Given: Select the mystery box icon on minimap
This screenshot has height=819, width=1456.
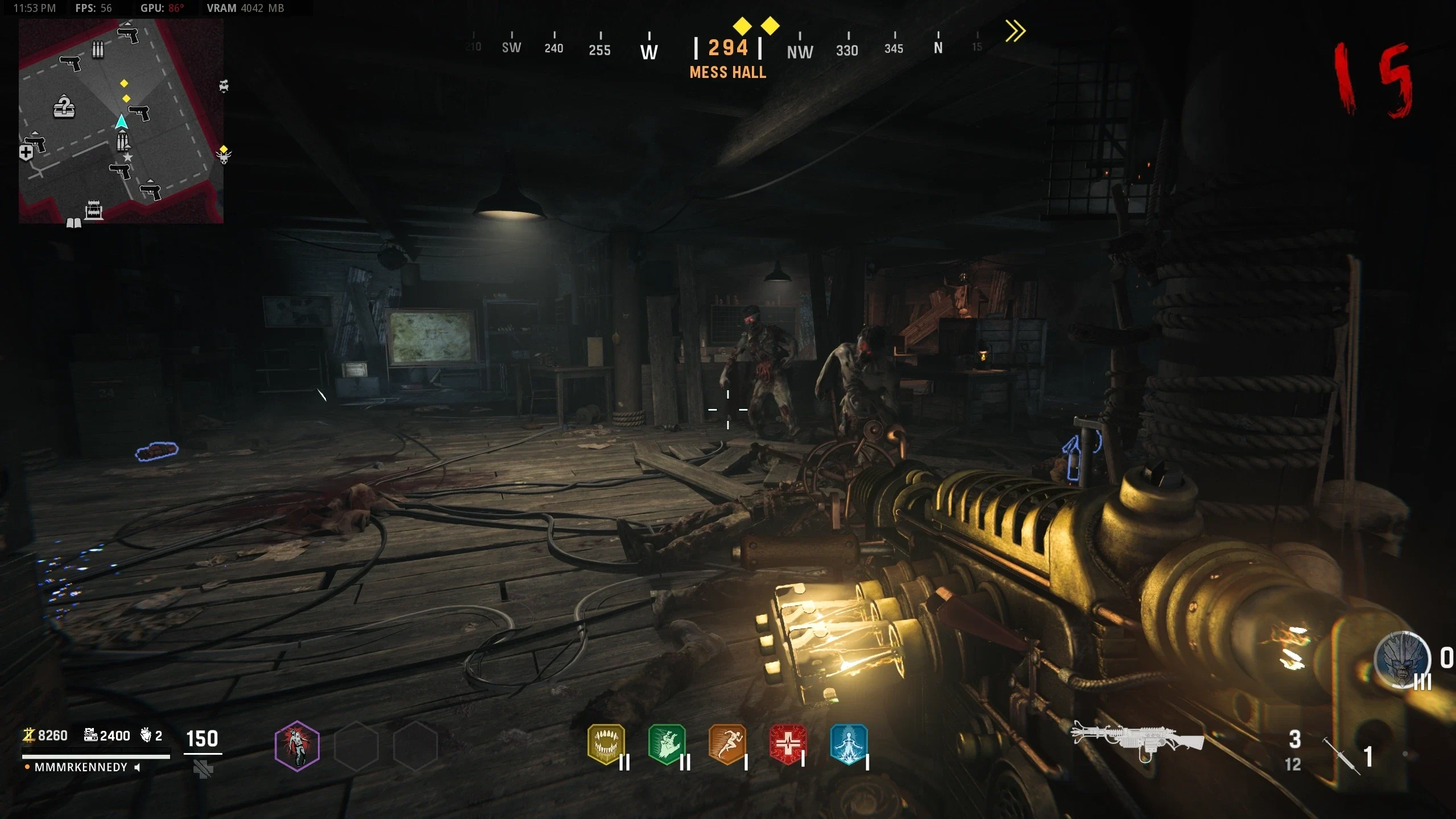Looking at the screenshot, I should pos(64,106).
